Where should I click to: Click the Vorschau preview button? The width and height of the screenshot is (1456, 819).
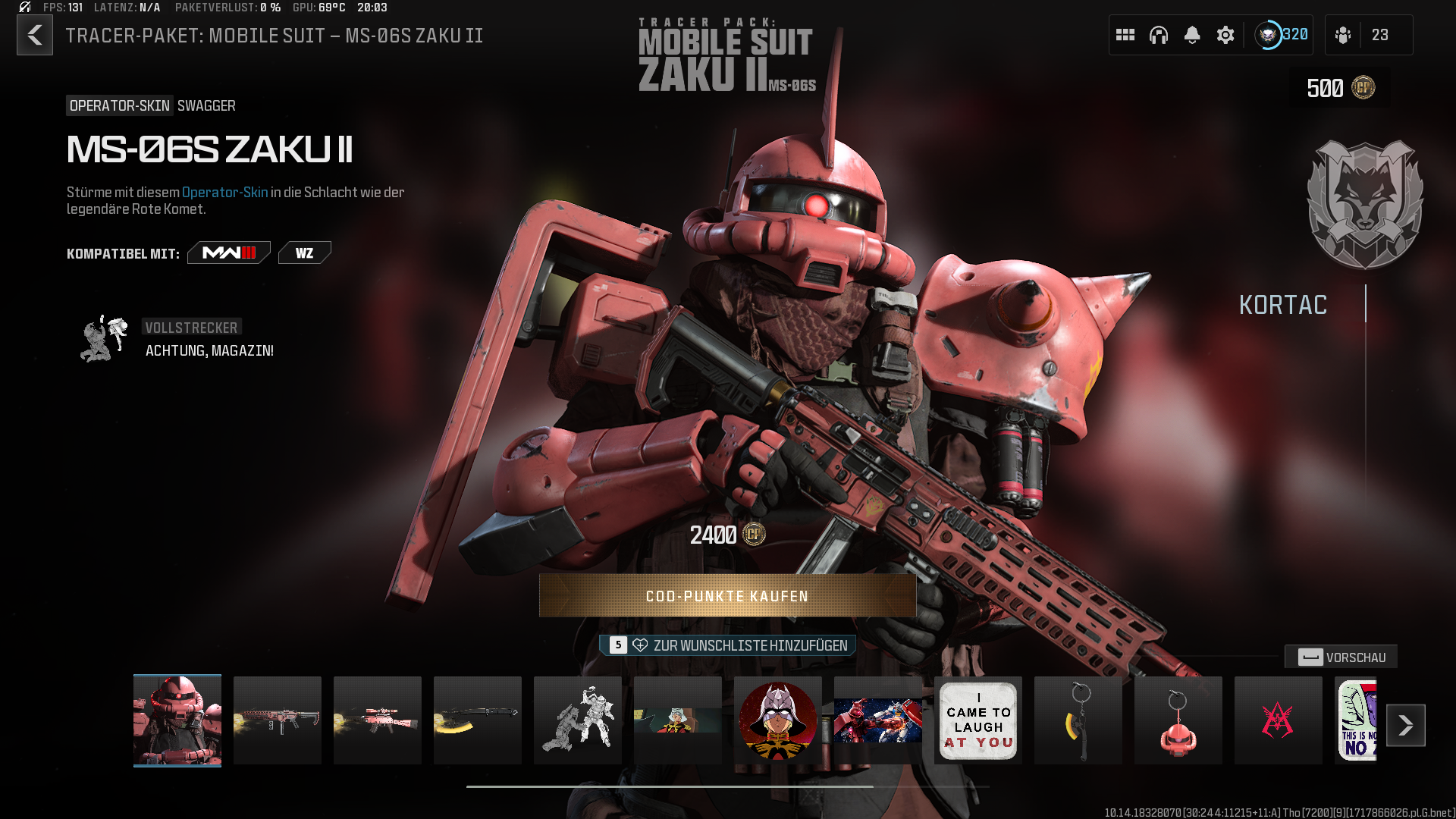coord(1341,657)
